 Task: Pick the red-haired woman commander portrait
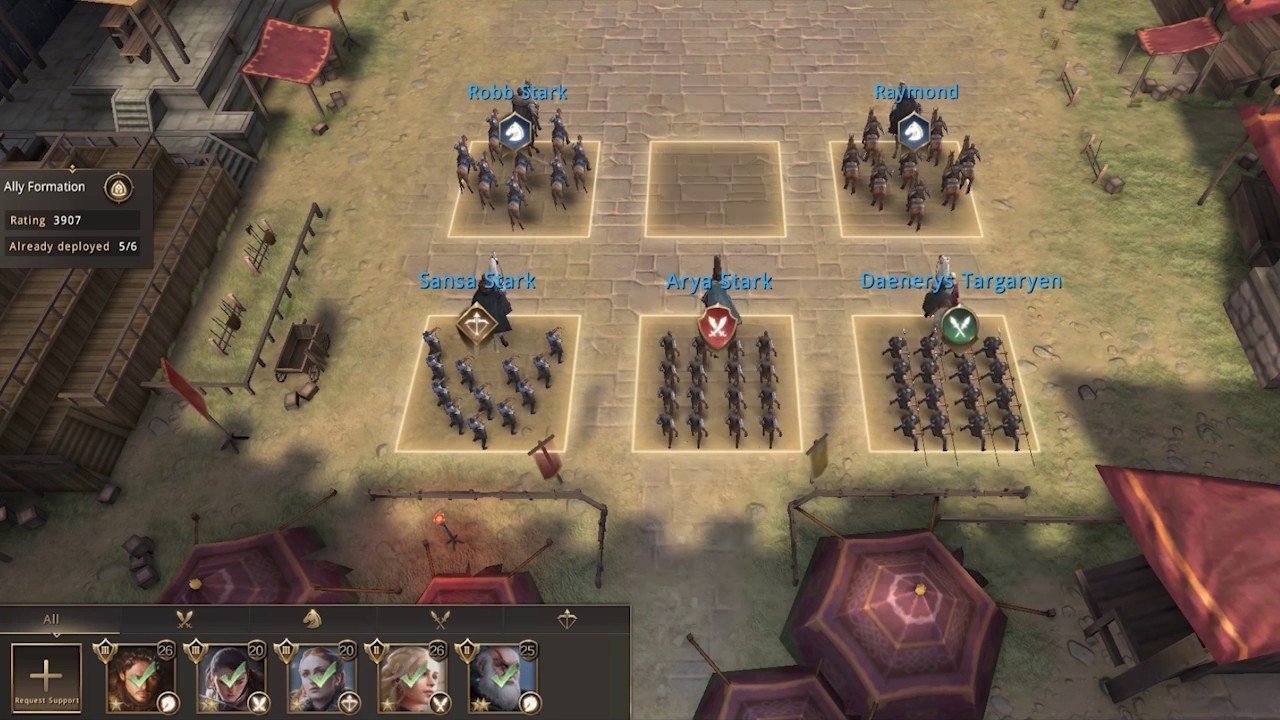[x=321, y=678]
